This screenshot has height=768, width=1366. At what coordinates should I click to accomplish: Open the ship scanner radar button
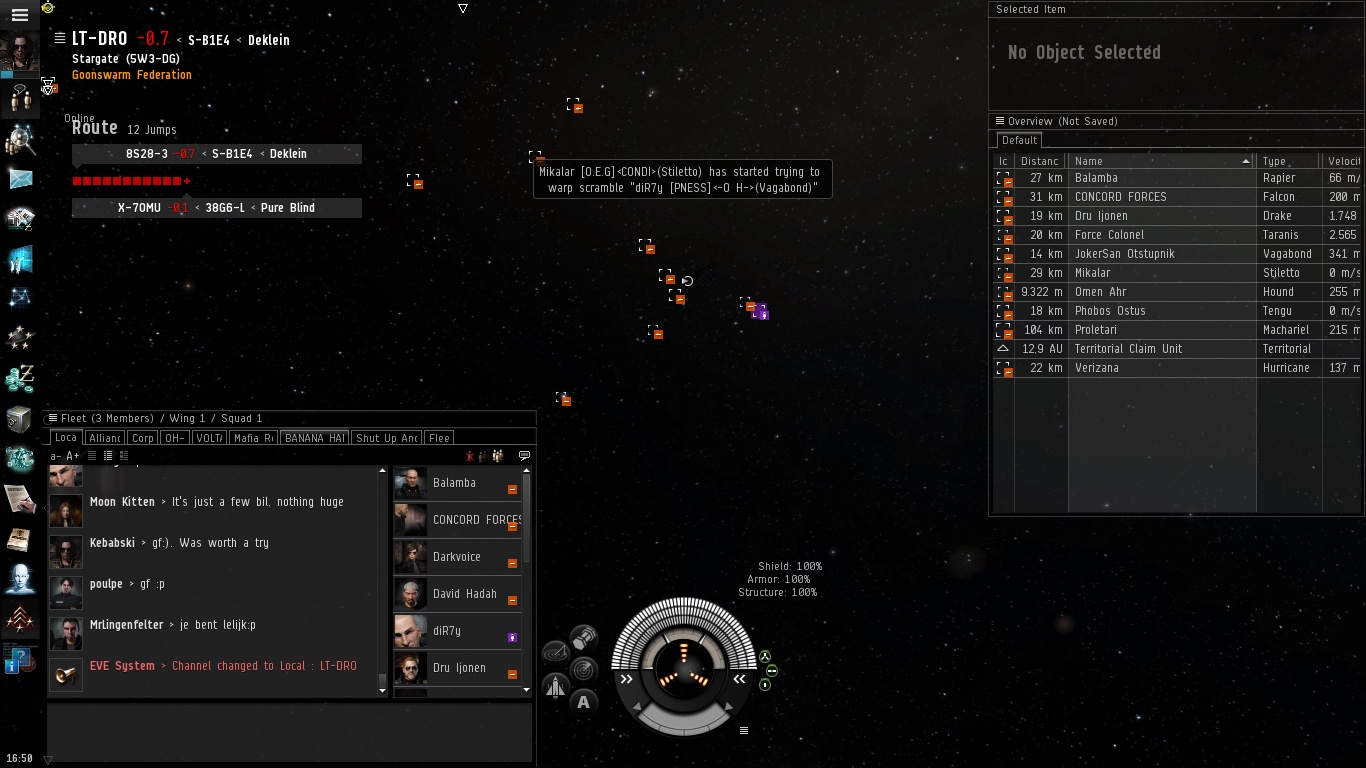[583, 668]
